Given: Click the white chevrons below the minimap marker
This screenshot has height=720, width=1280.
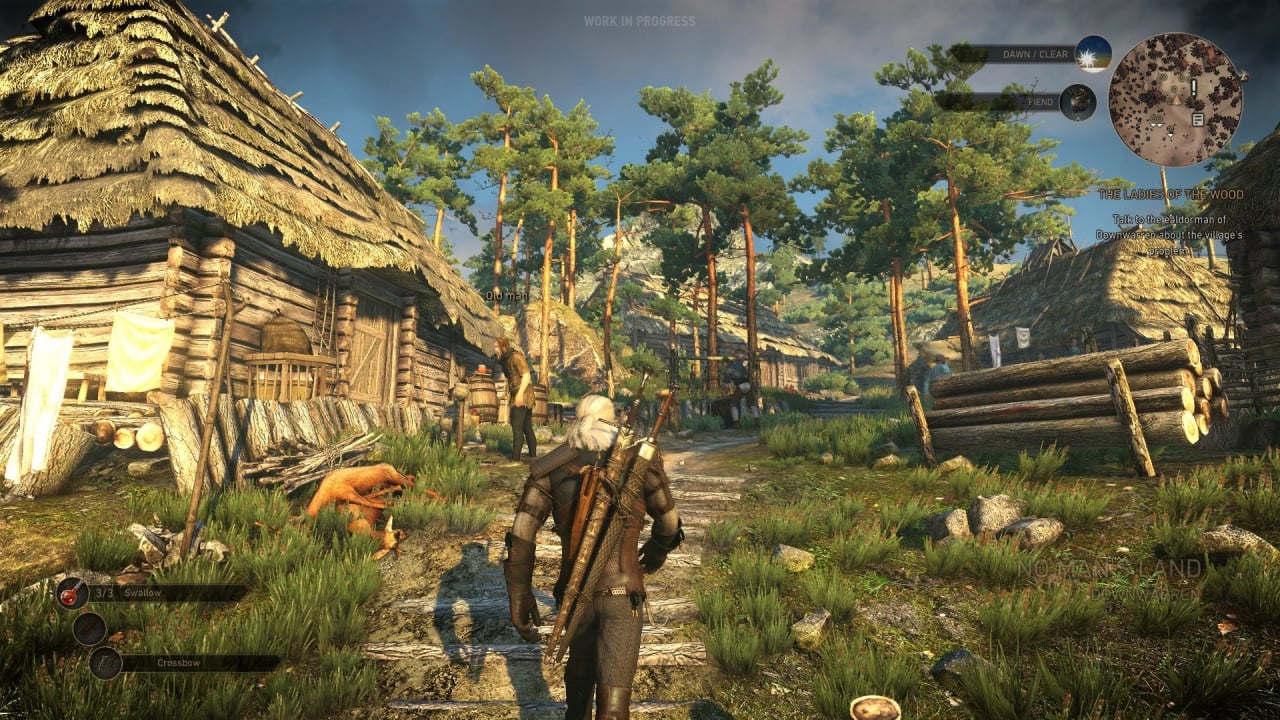Looking at the screenshot, I should pyautogui.click(x=1158, y=124).
